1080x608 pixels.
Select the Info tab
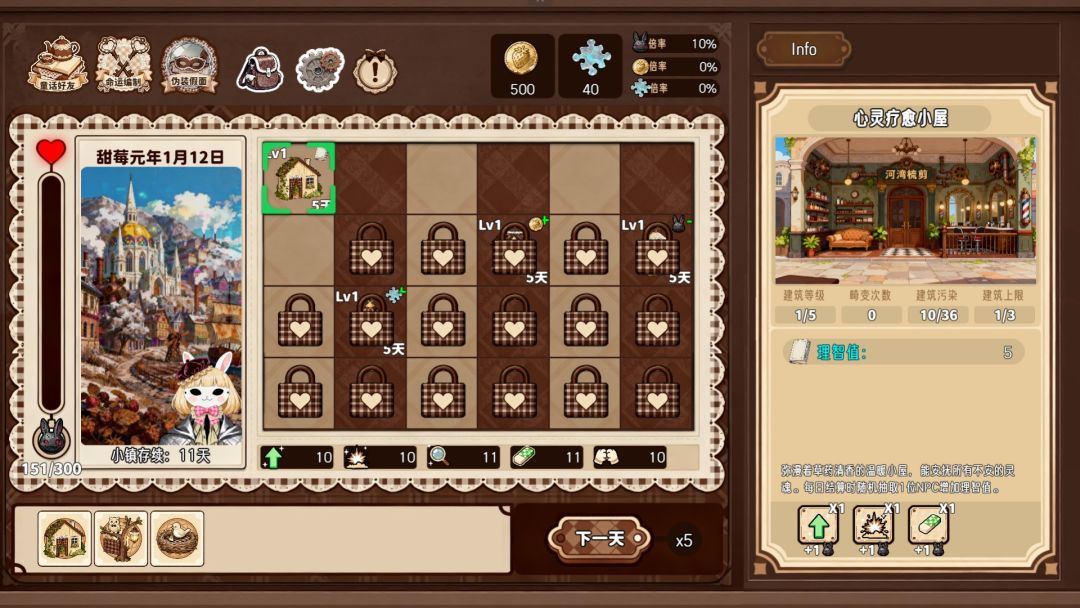[x=804, y=49]
